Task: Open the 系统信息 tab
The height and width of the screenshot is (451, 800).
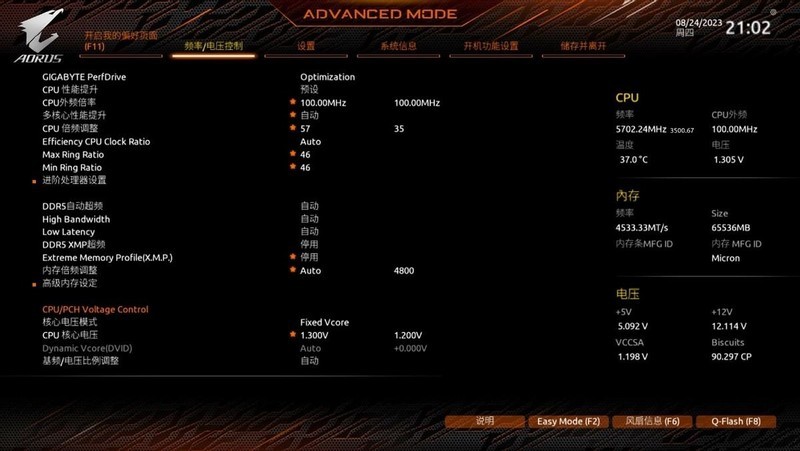Action: coord(398,46)
